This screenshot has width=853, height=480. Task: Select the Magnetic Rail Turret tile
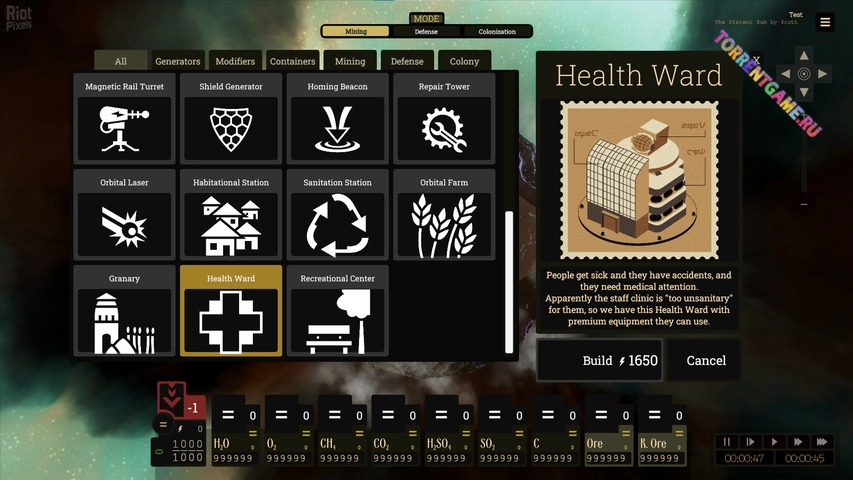click(125, 118)
